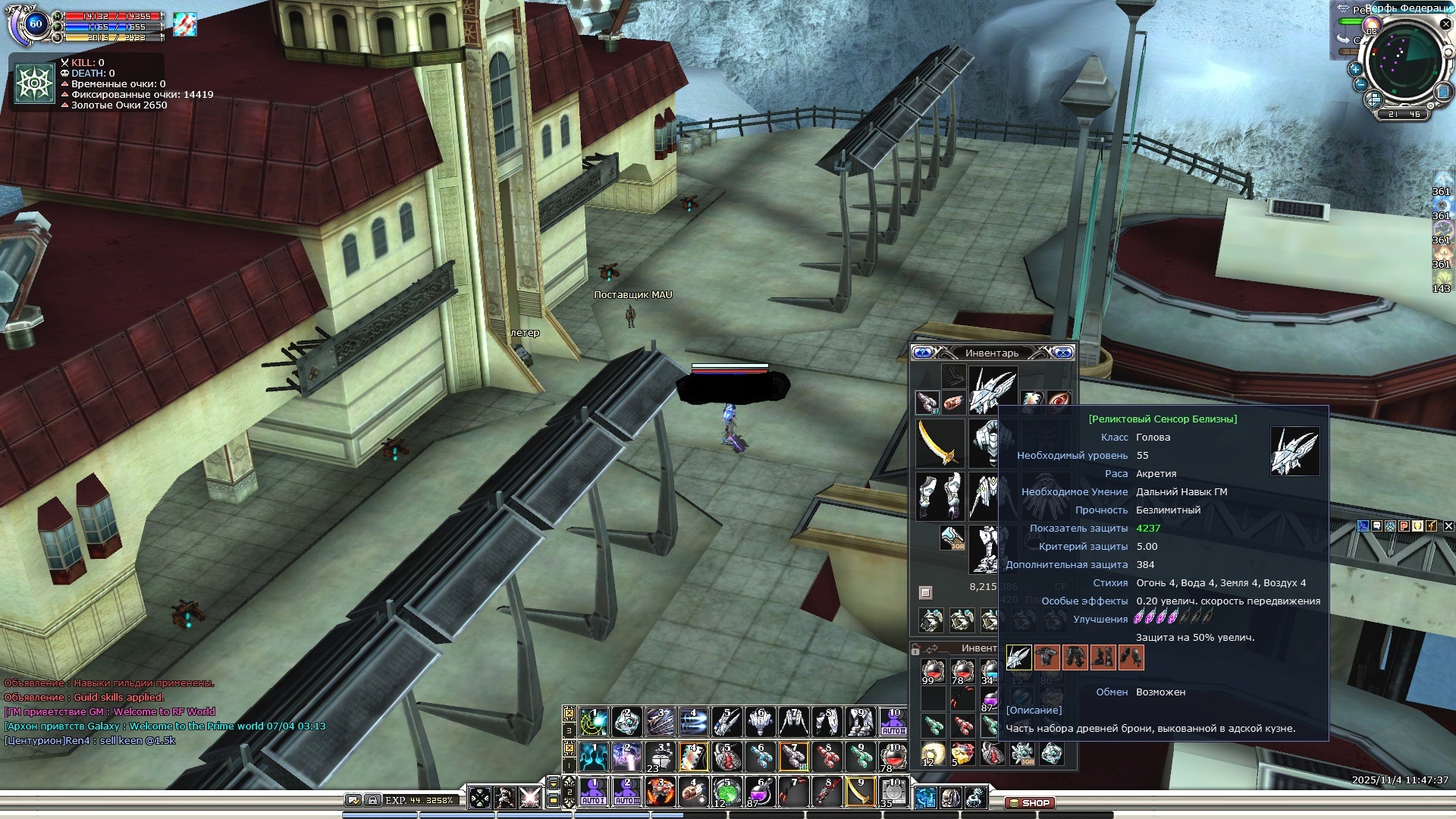Screen dimensions: 1456x819
Task: Select the equipped white gloves slot
Action: pos(940,495)
